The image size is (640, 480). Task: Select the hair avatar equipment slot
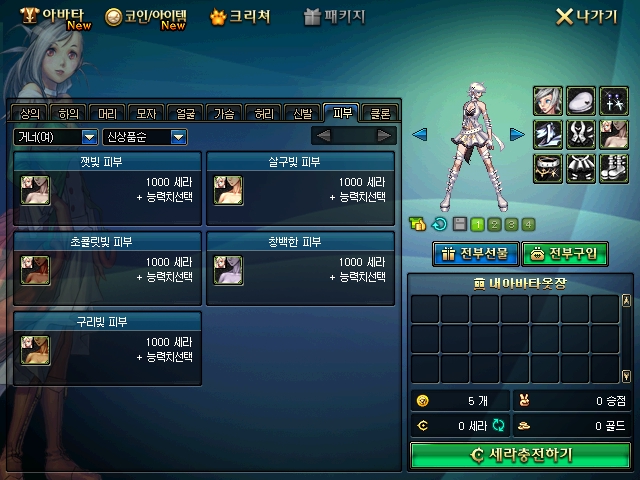click(547, 100)
